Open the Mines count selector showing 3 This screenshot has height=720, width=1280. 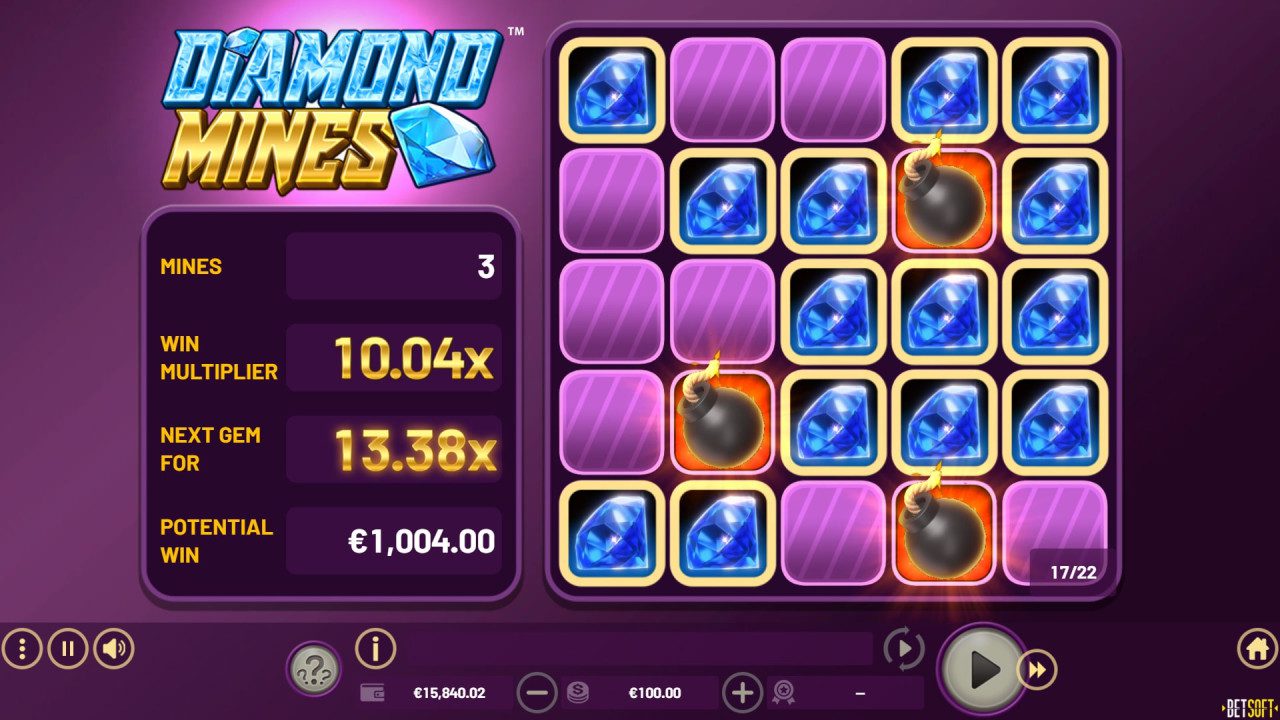(393, 266)
